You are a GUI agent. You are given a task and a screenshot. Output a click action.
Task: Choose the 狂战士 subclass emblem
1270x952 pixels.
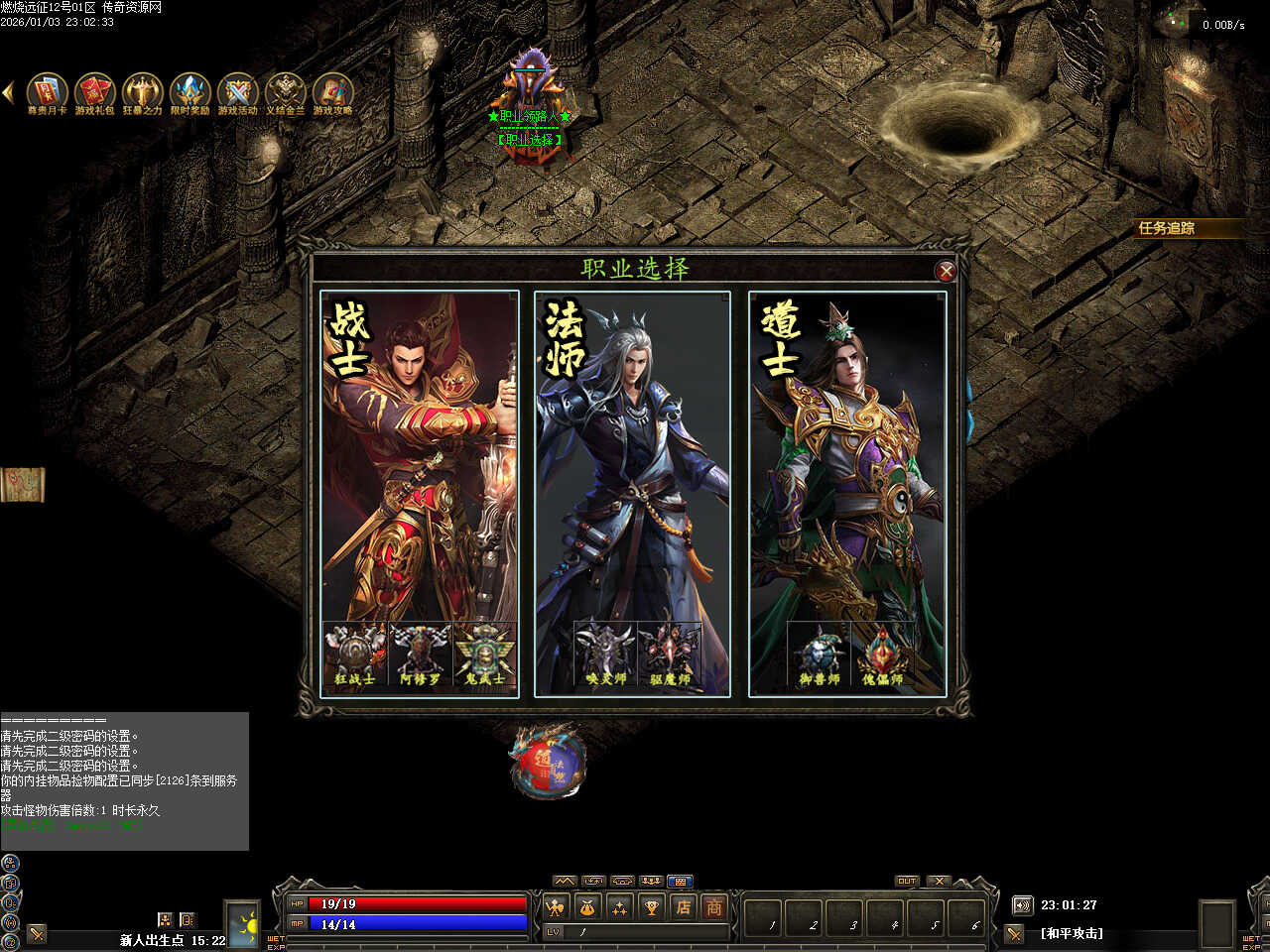(355, 654)
